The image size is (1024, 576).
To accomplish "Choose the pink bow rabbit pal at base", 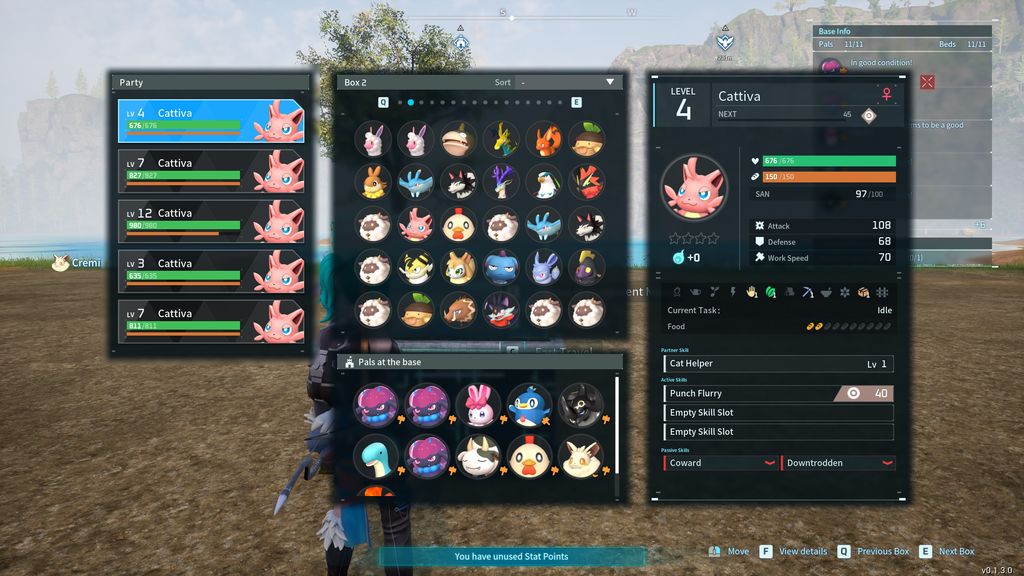I will click(477, 403).
